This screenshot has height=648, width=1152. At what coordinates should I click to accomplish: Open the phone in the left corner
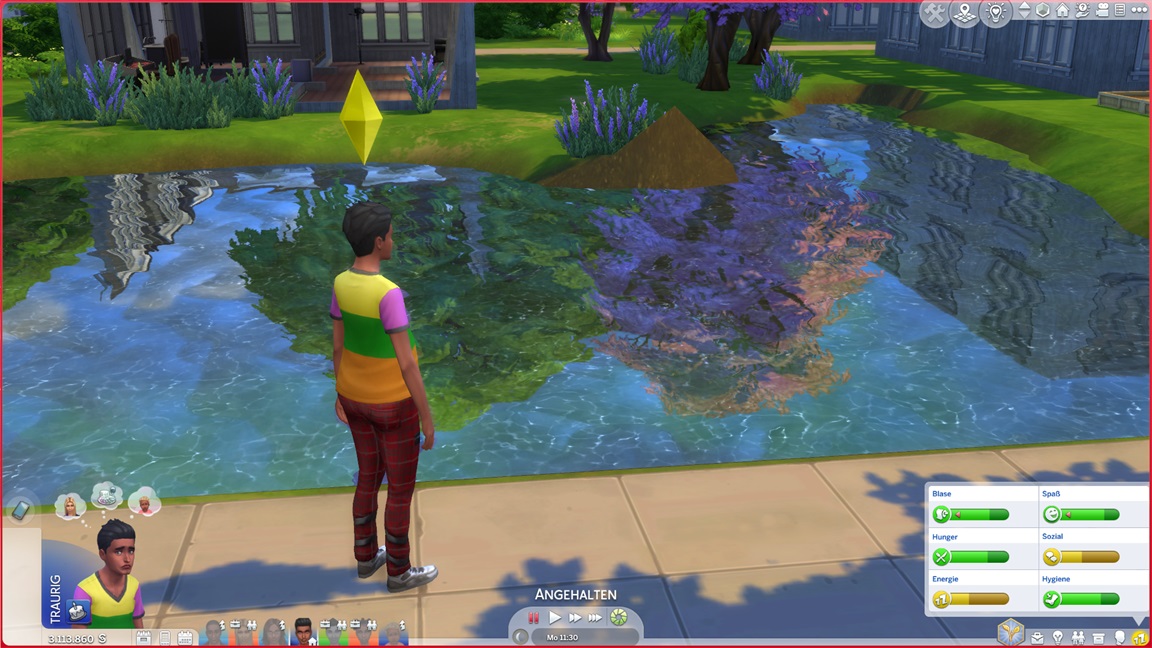click(x=20, y=510)
